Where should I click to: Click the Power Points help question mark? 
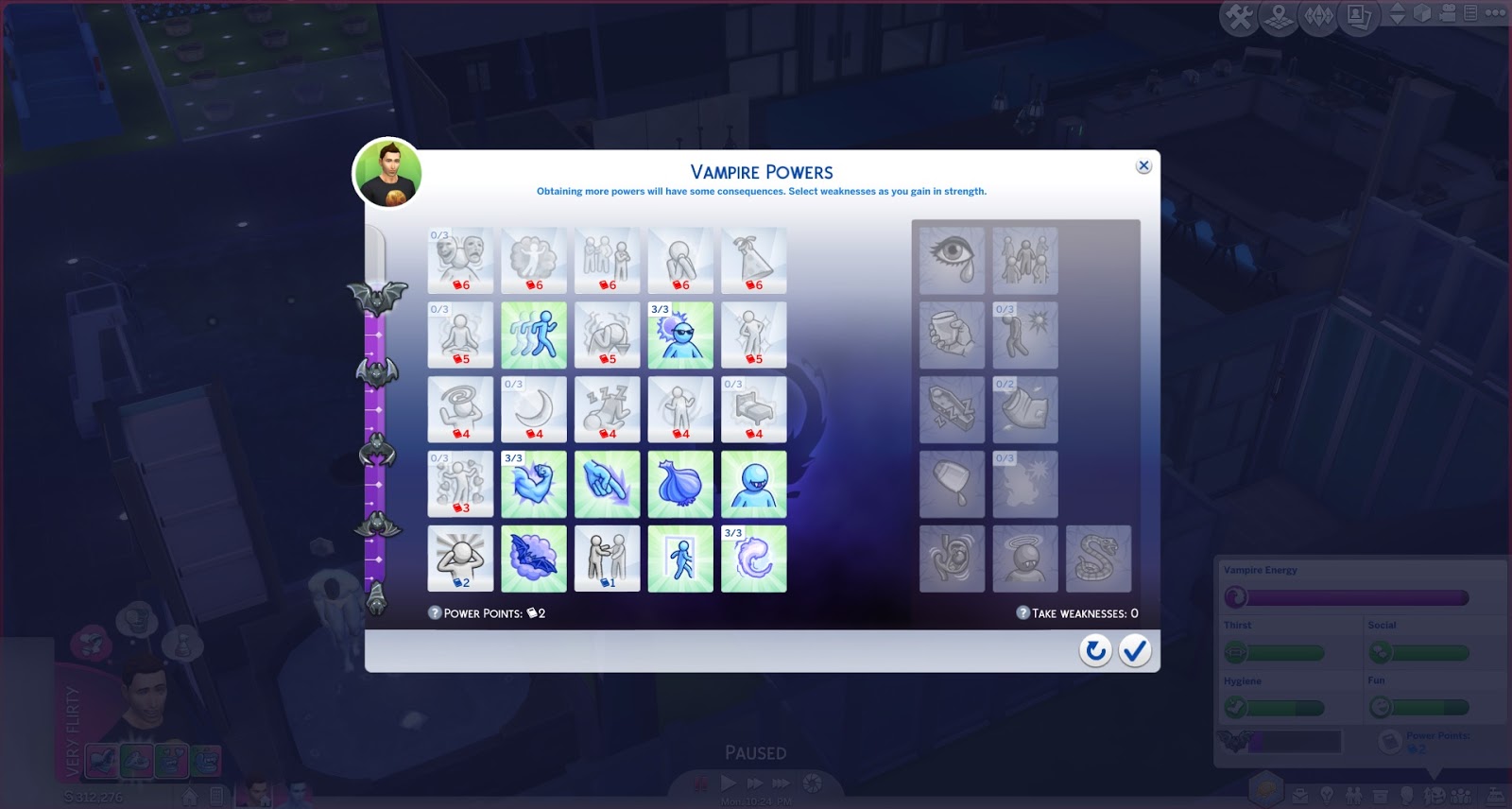[435, 612]
